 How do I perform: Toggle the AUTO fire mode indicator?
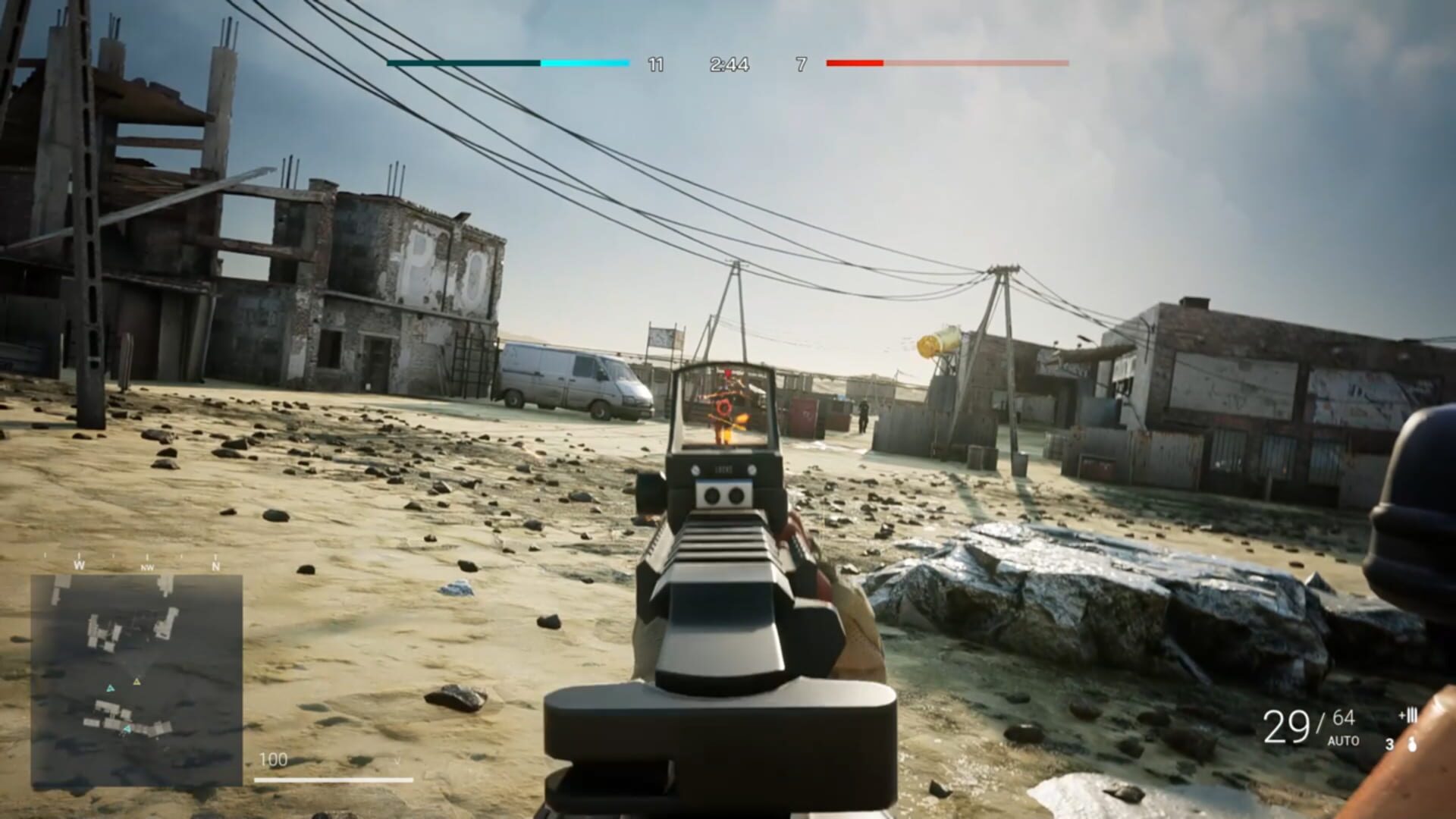pos(1343,741)
